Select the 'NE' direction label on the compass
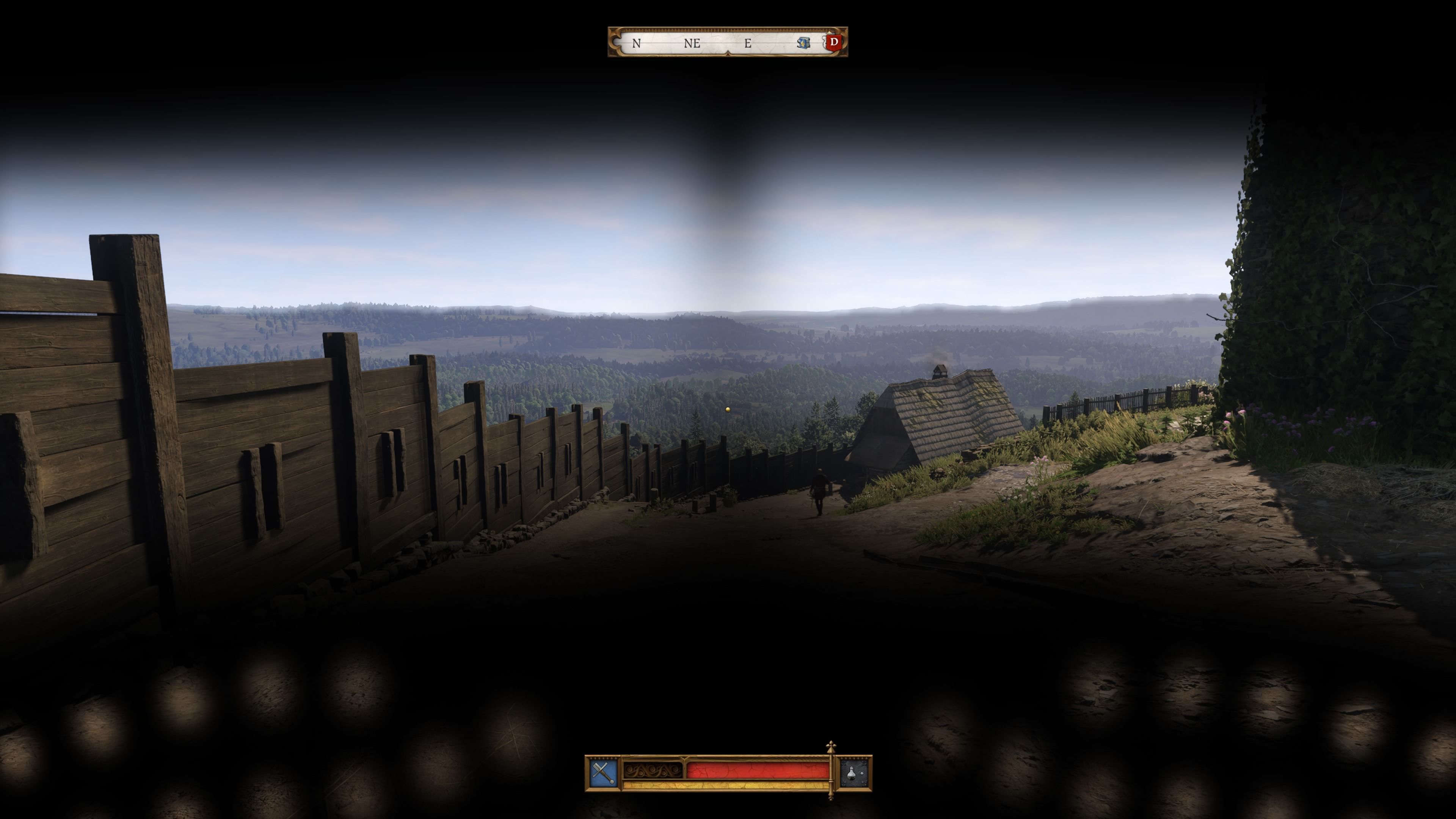This screenshot has width=1456, height=819. click(x=692, y=43)
